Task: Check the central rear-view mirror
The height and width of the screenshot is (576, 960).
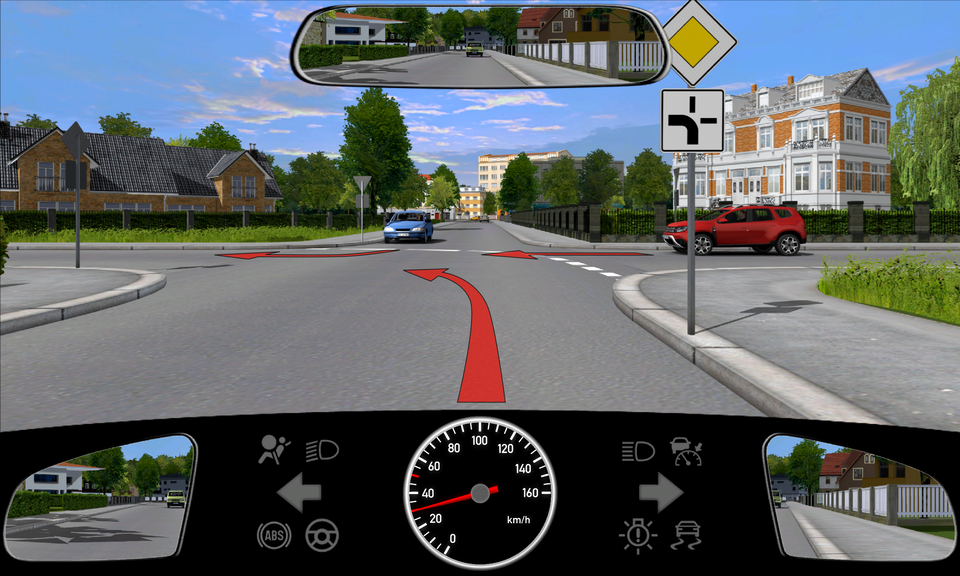Action: 481,46
